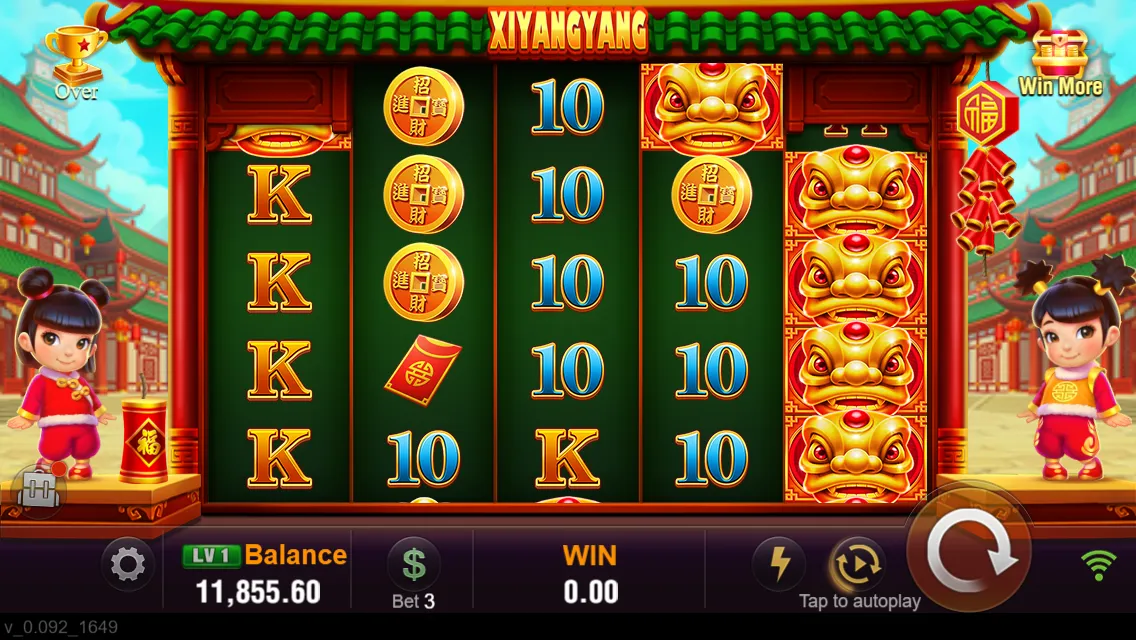This screenshot has width=1136, height=640.
Task: Toggle the lightning bolt turbo spin
Action: tap(779, 565)
